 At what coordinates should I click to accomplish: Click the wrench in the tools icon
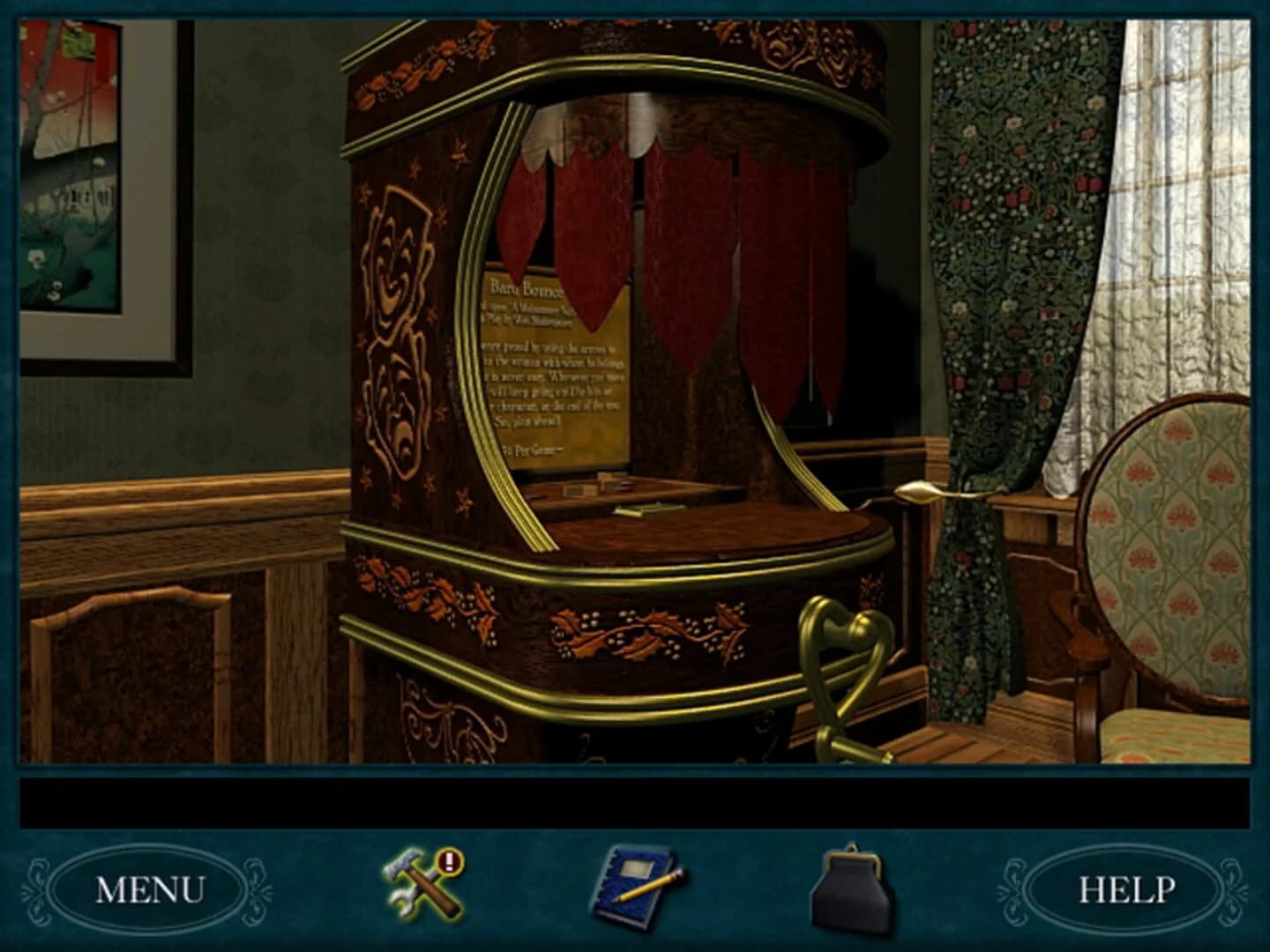[401, 904]
